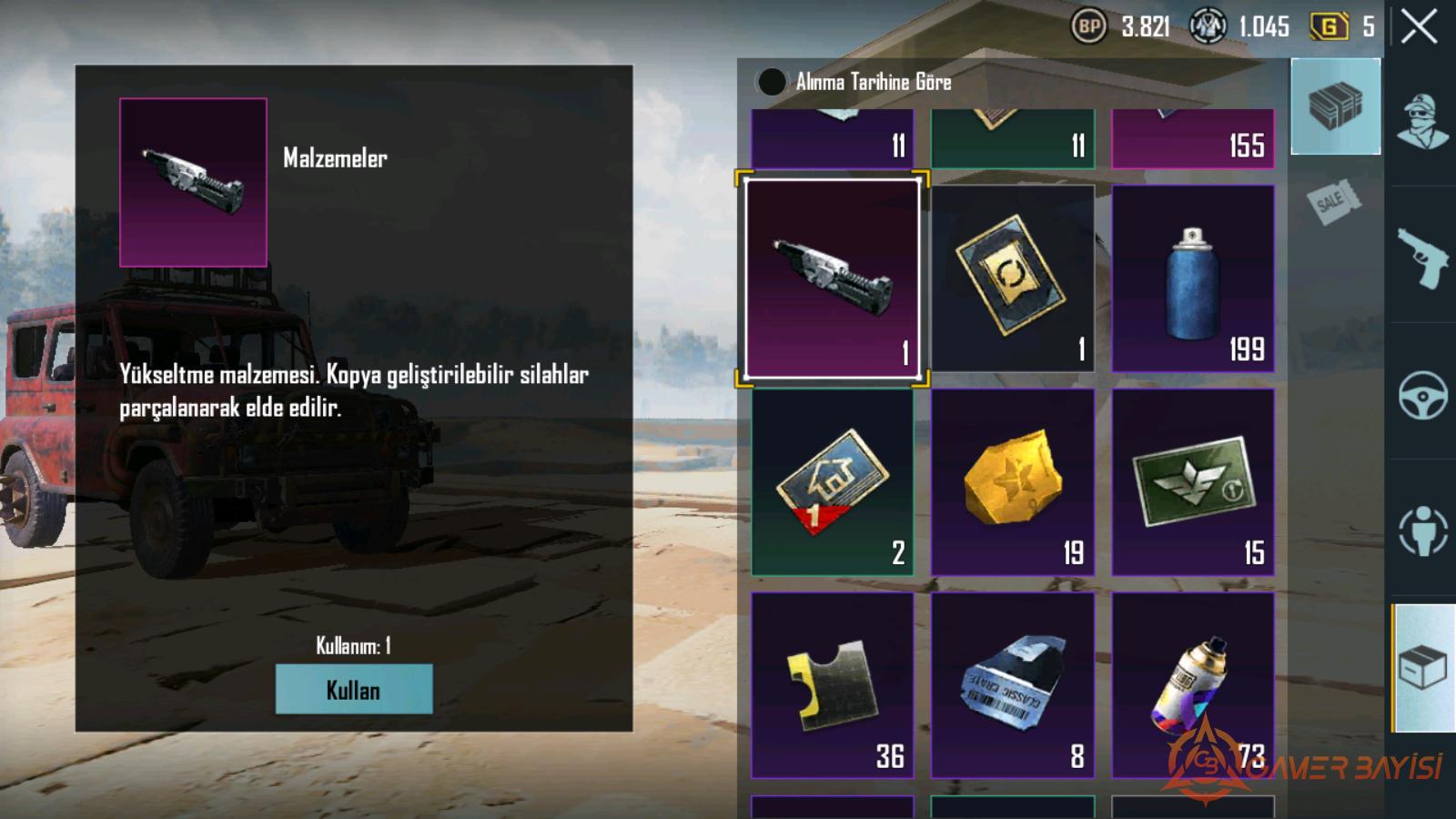Choose the blue spray can slot

tap(1192, 278)
